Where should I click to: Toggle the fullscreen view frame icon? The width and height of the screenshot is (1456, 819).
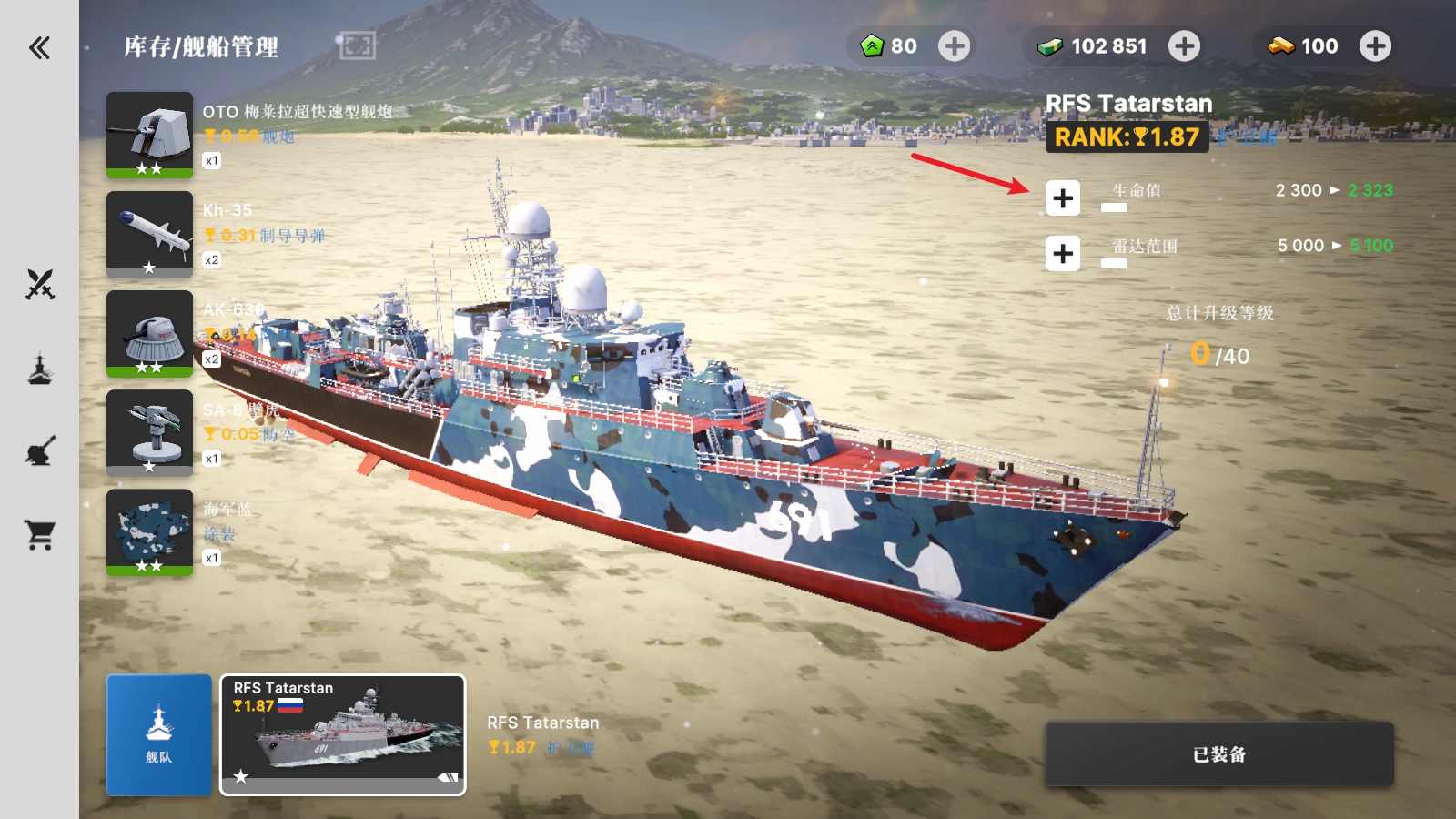[358, 45]
